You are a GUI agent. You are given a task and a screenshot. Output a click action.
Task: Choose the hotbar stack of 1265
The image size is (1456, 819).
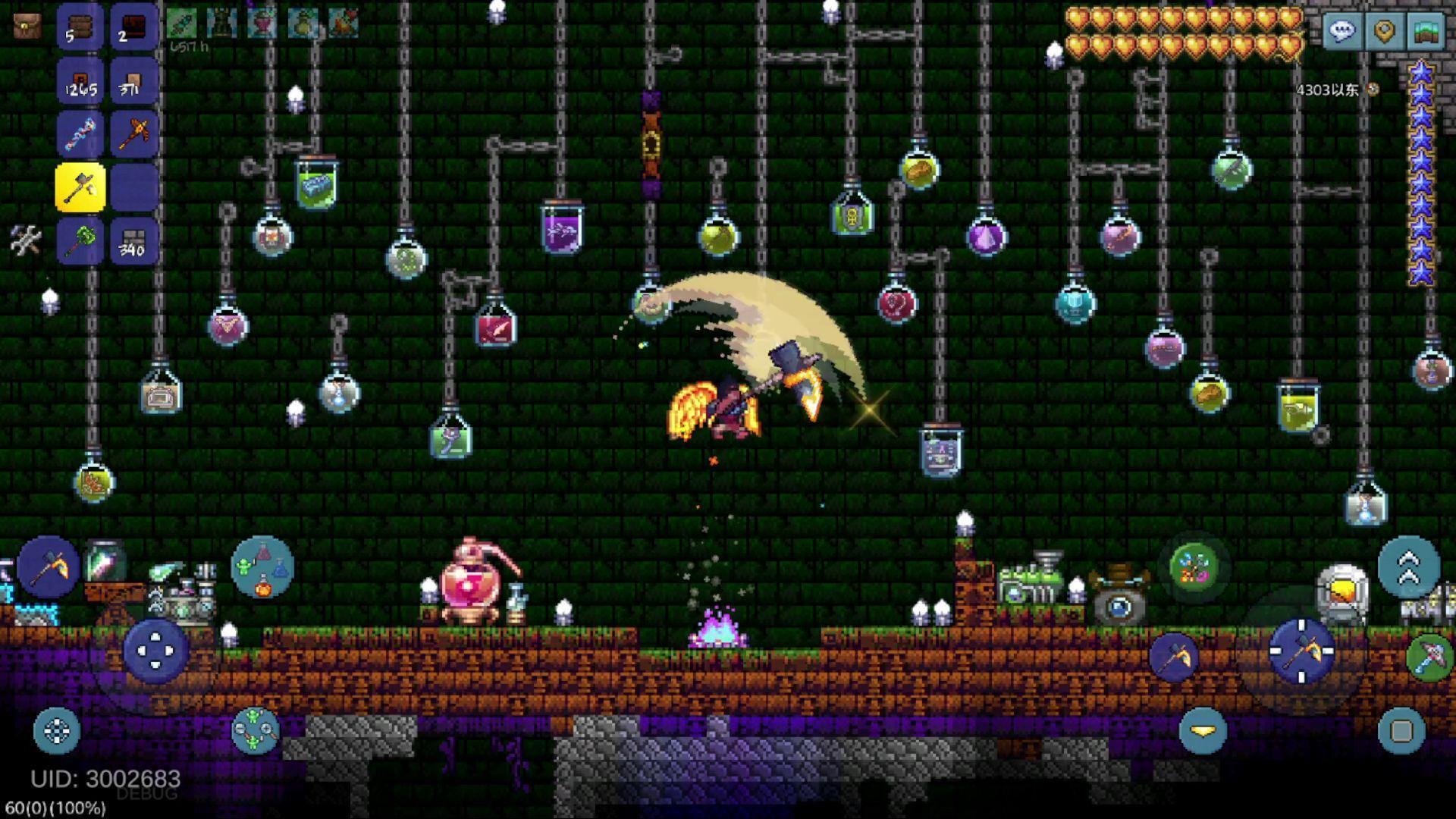tap(80, 80)
